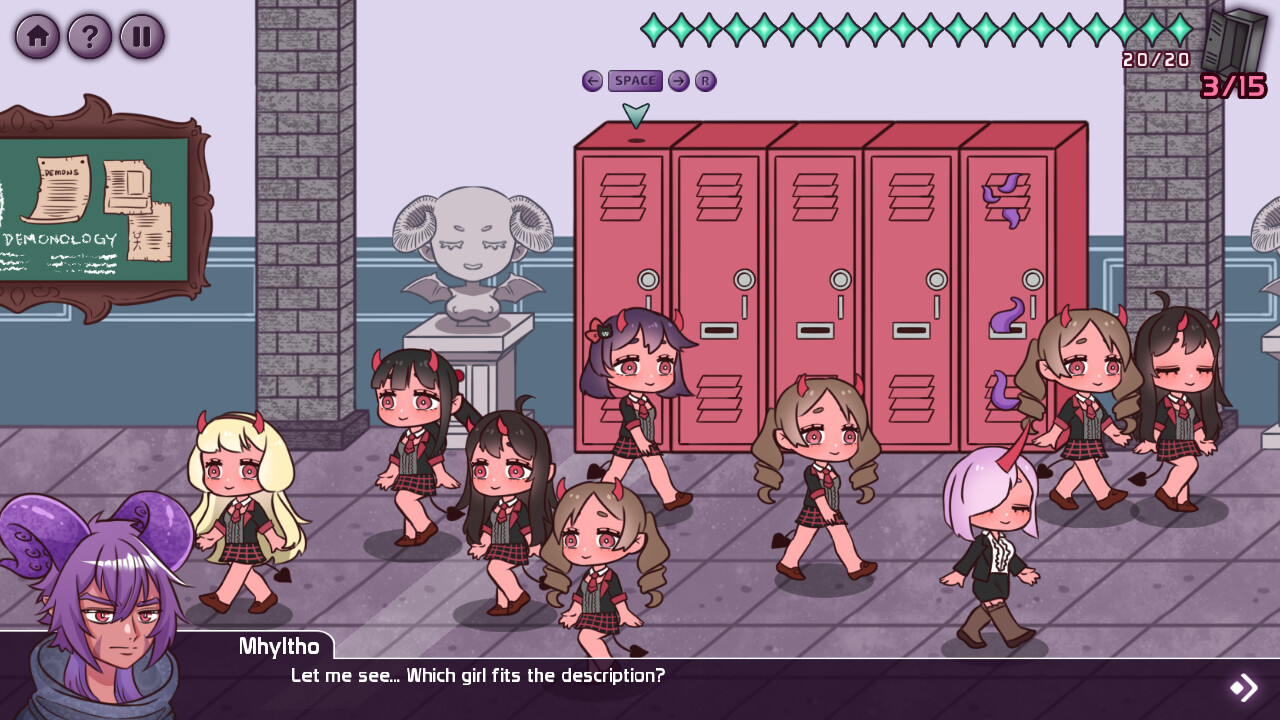1280x720 pixels.
Task: Pause the game with the pause icon
Action: [142, 36]
